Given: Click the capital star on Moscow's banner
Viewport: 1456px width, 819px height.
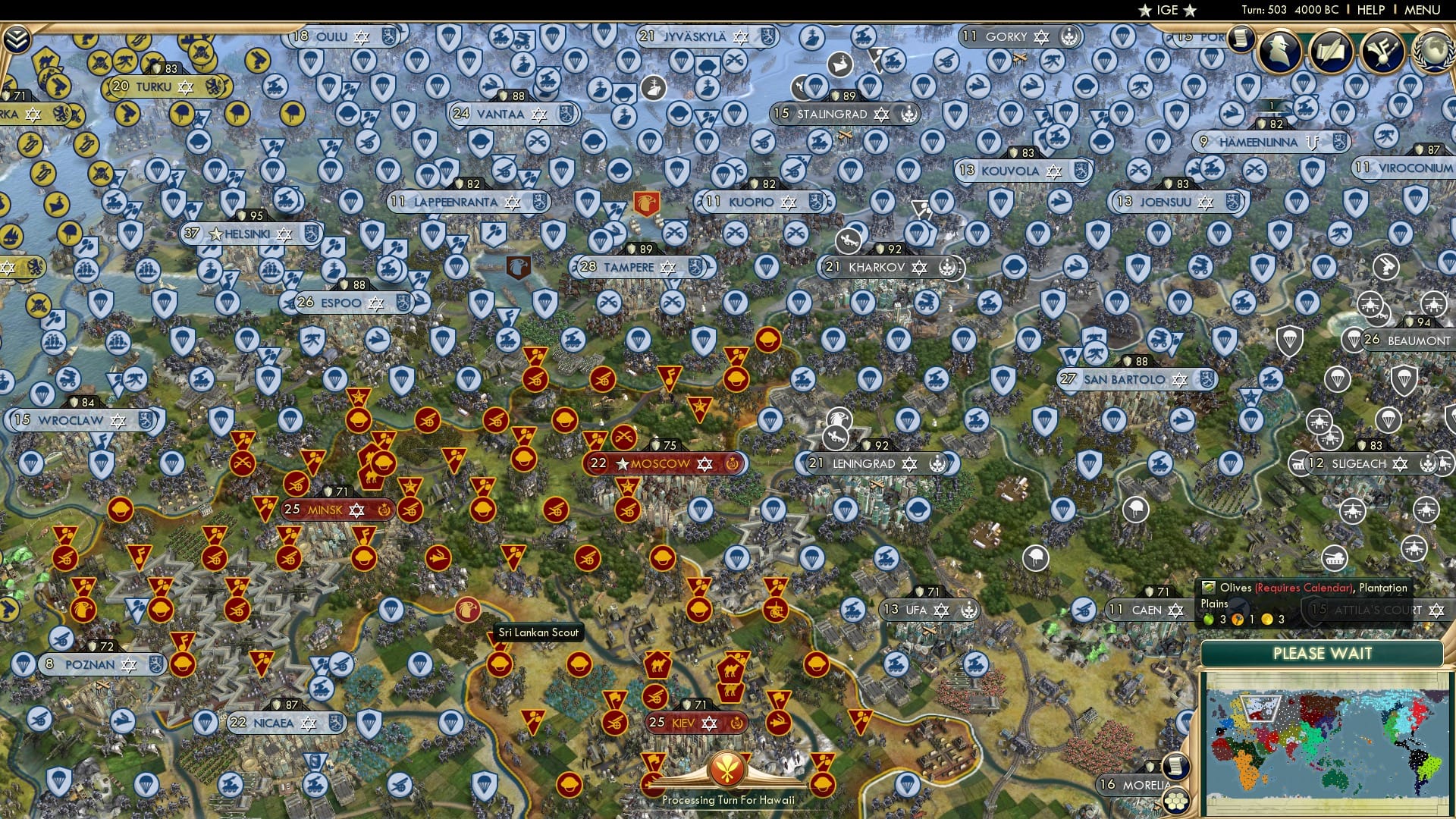Looking at the screenshot, I should tap(622, 463).
